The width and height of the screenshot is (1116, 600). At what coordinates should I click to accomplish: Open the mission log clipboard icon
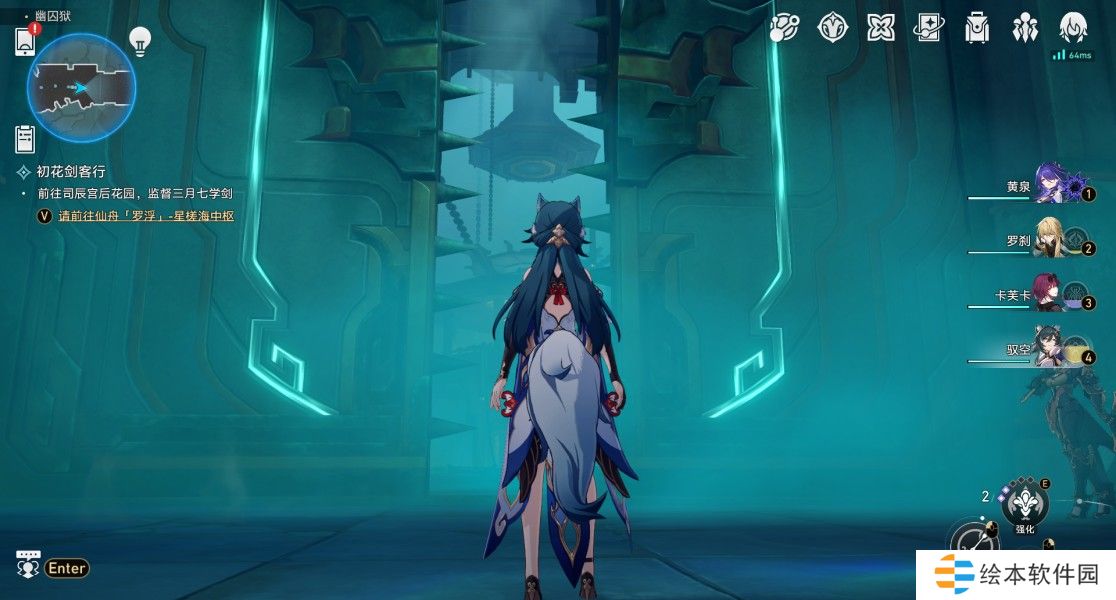(x=25, y=139)
